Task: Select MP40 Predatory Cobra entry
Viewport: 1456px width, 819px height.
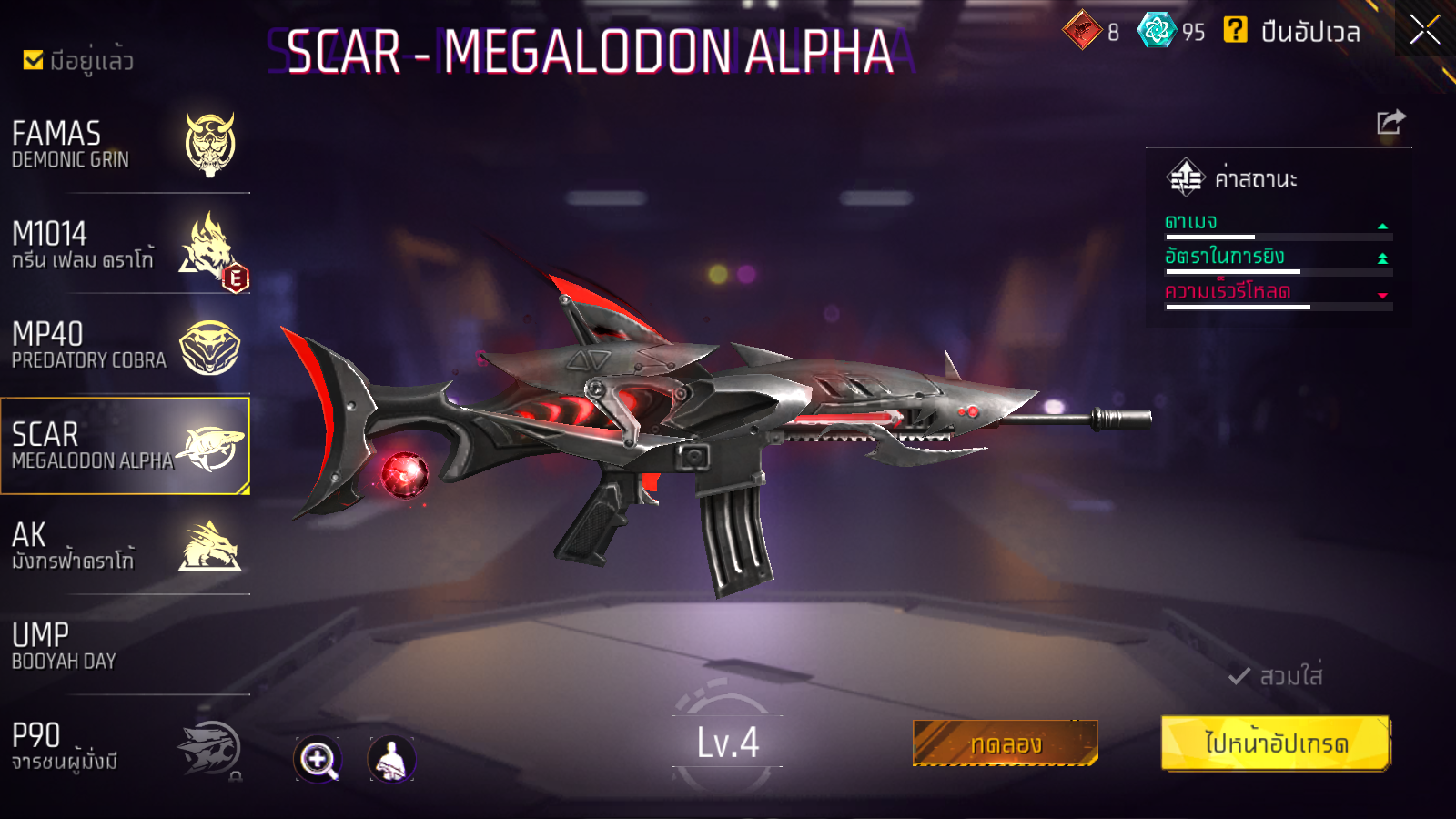Action: click(x=125, y=346)
